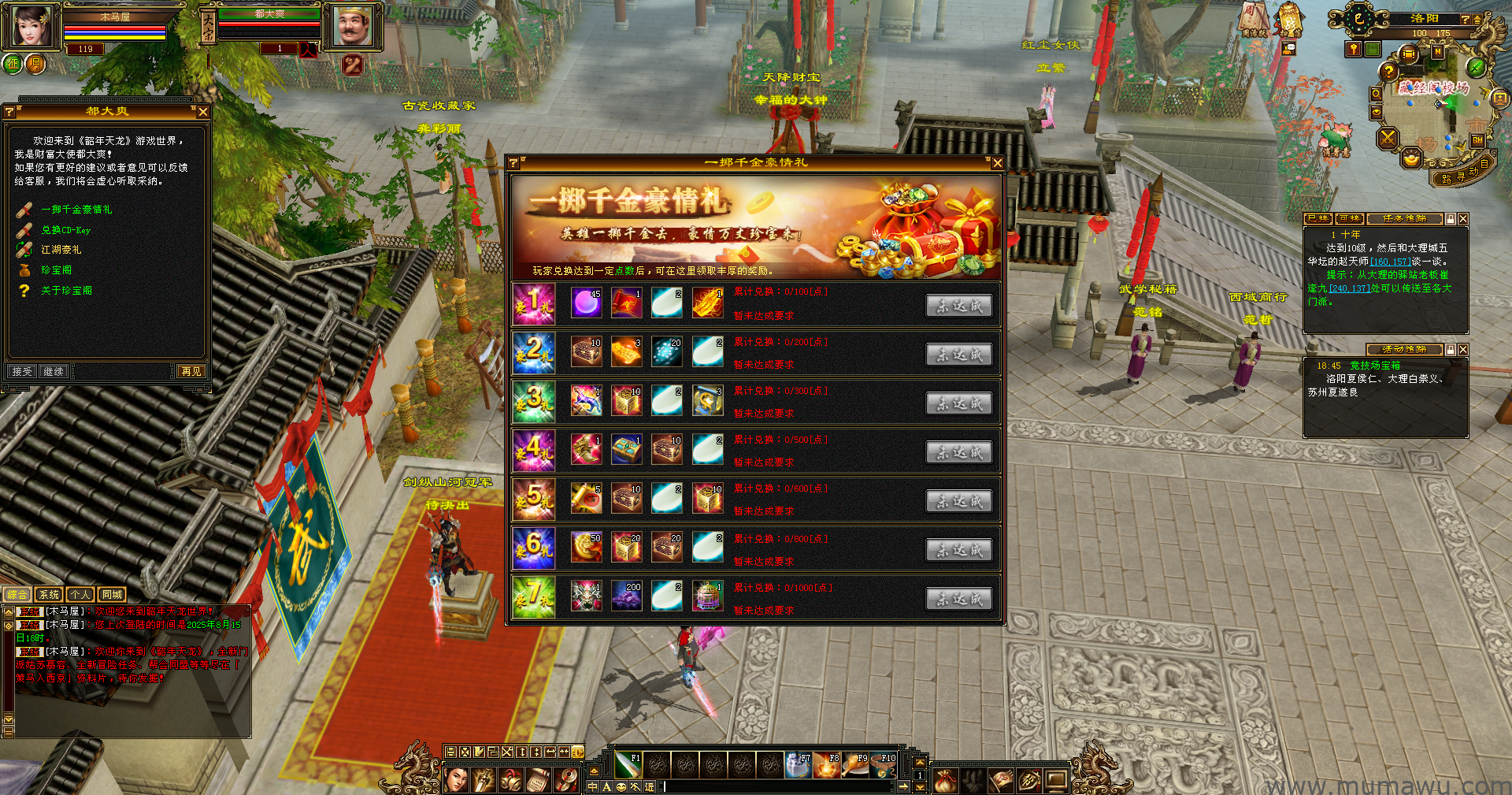Image resolution: width=1512 pixels, height=795 pixels.
Task: Open the 珍宝阁 treasure shop option
Action: click(56, 270)
